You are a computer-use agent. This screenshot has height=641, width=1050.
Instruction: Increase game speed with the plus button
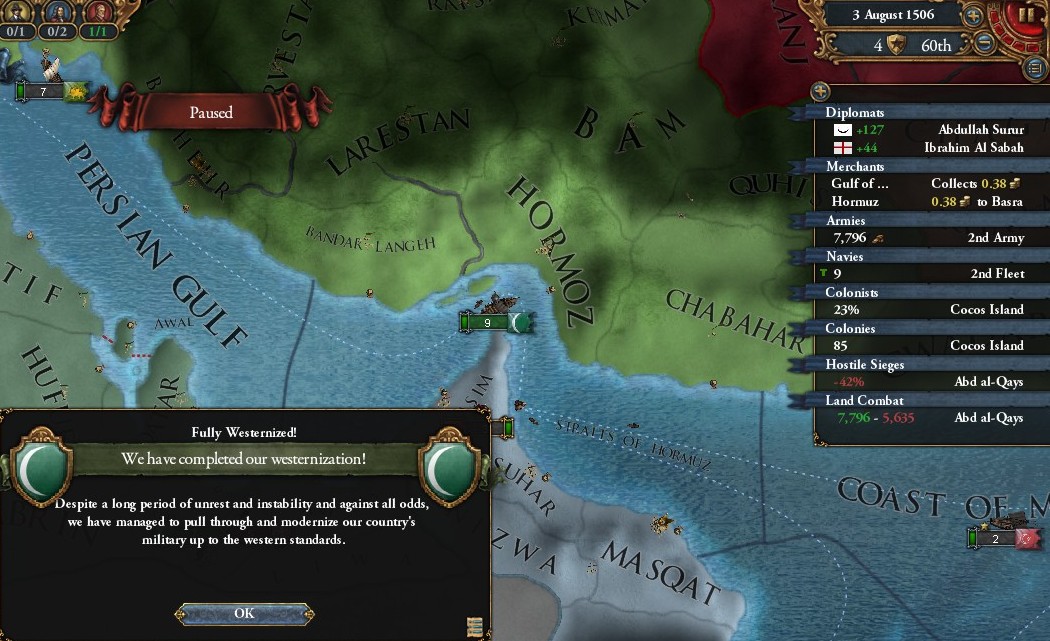(972, 16)
